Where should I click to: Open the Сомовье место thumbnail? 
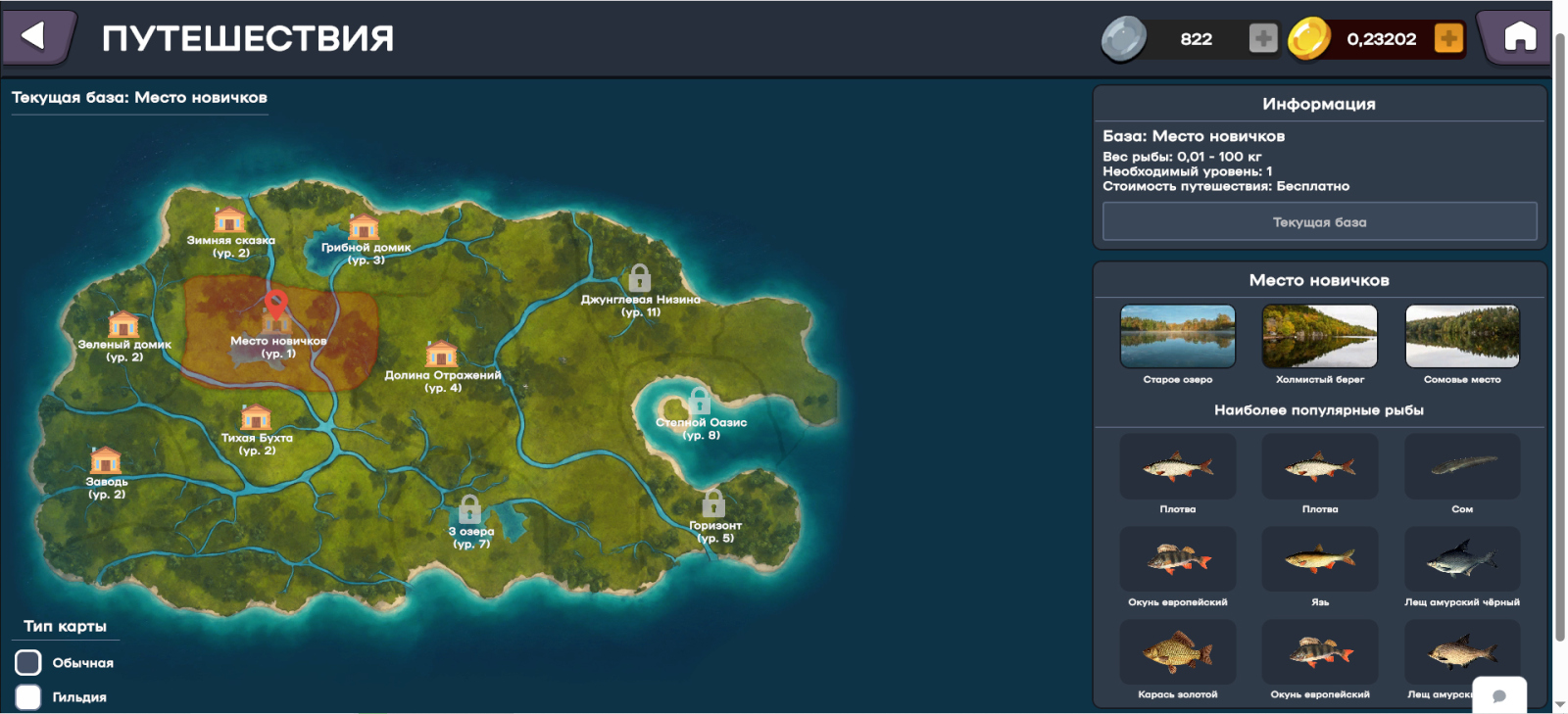point(1462,336)
